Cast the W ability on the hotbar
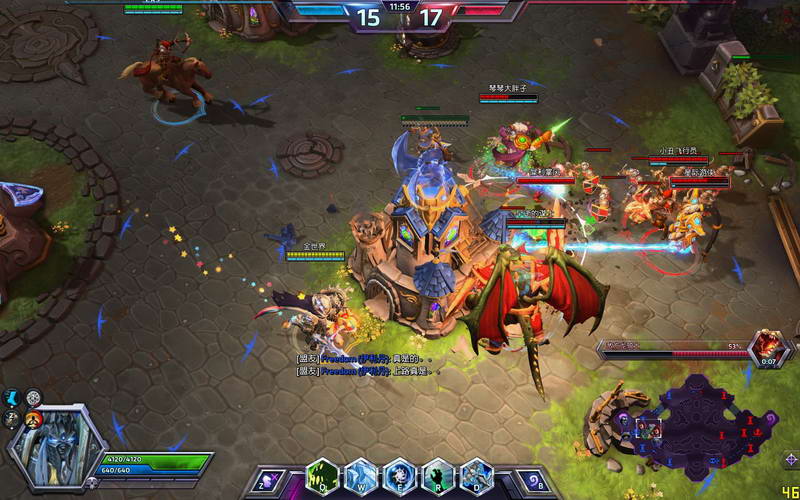 360,477
